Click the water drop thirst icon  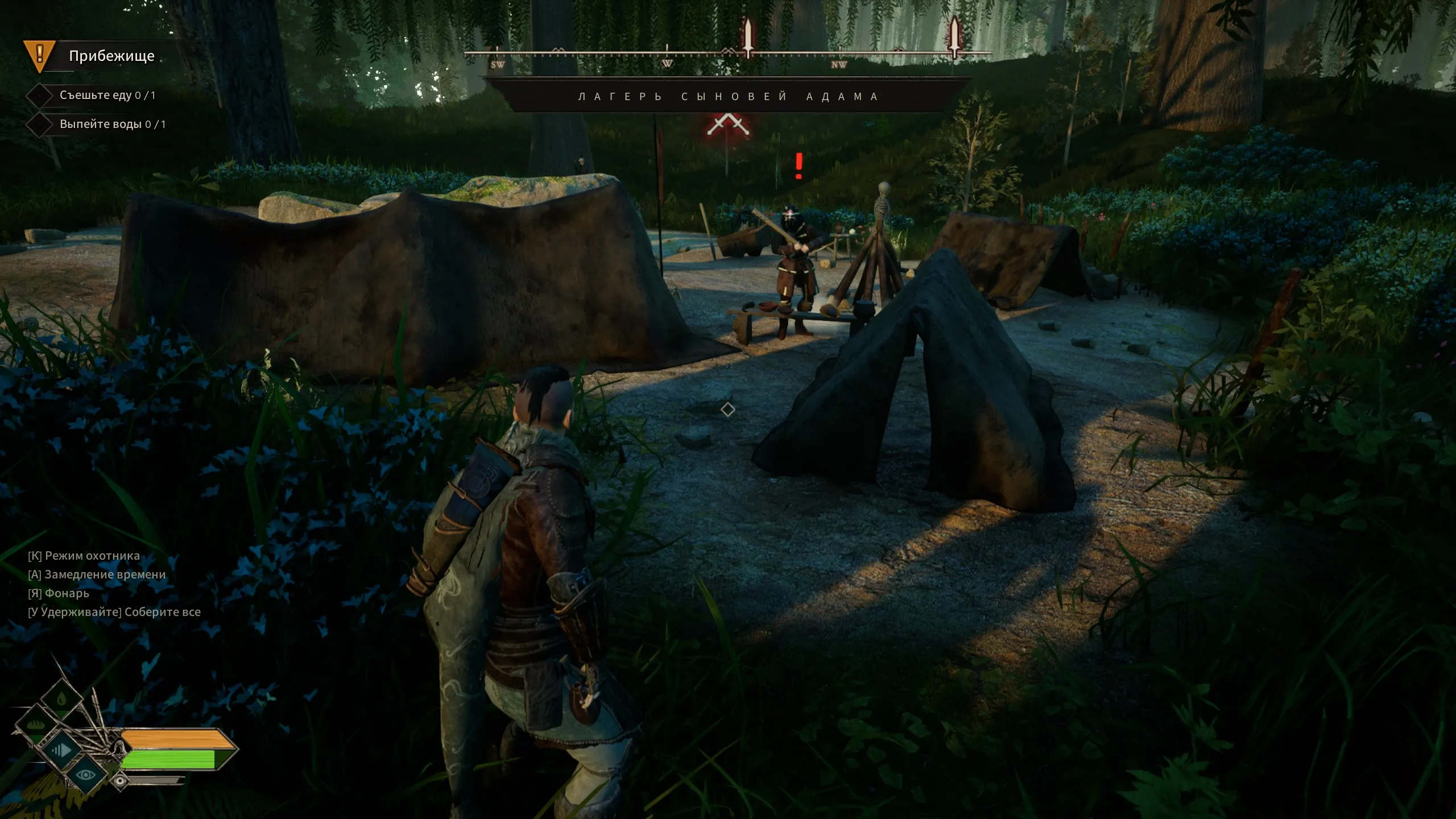click(x=61, y=697)
